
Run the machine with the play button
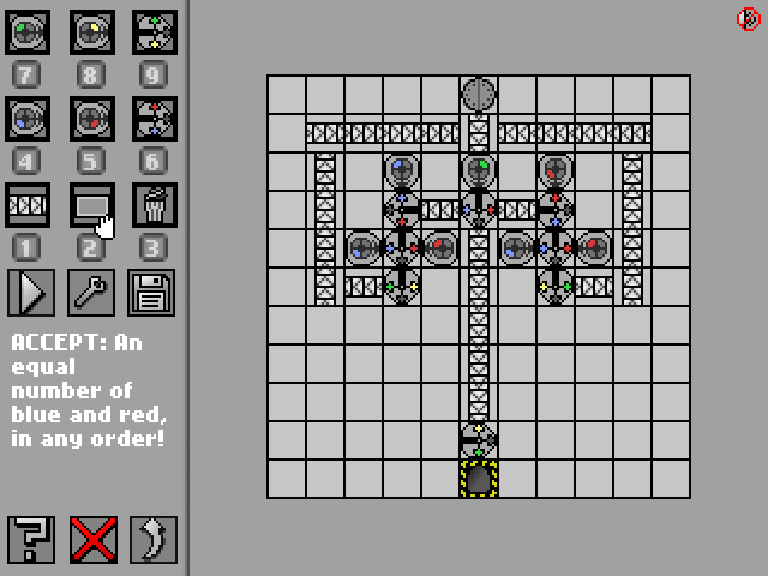pos(29,292)
